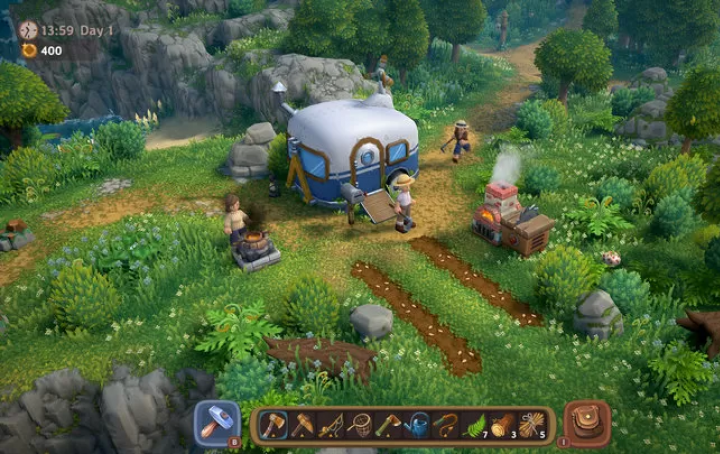720x454 pixels.
Task: Select the axe in the hotbar
Action: point(273,425)
